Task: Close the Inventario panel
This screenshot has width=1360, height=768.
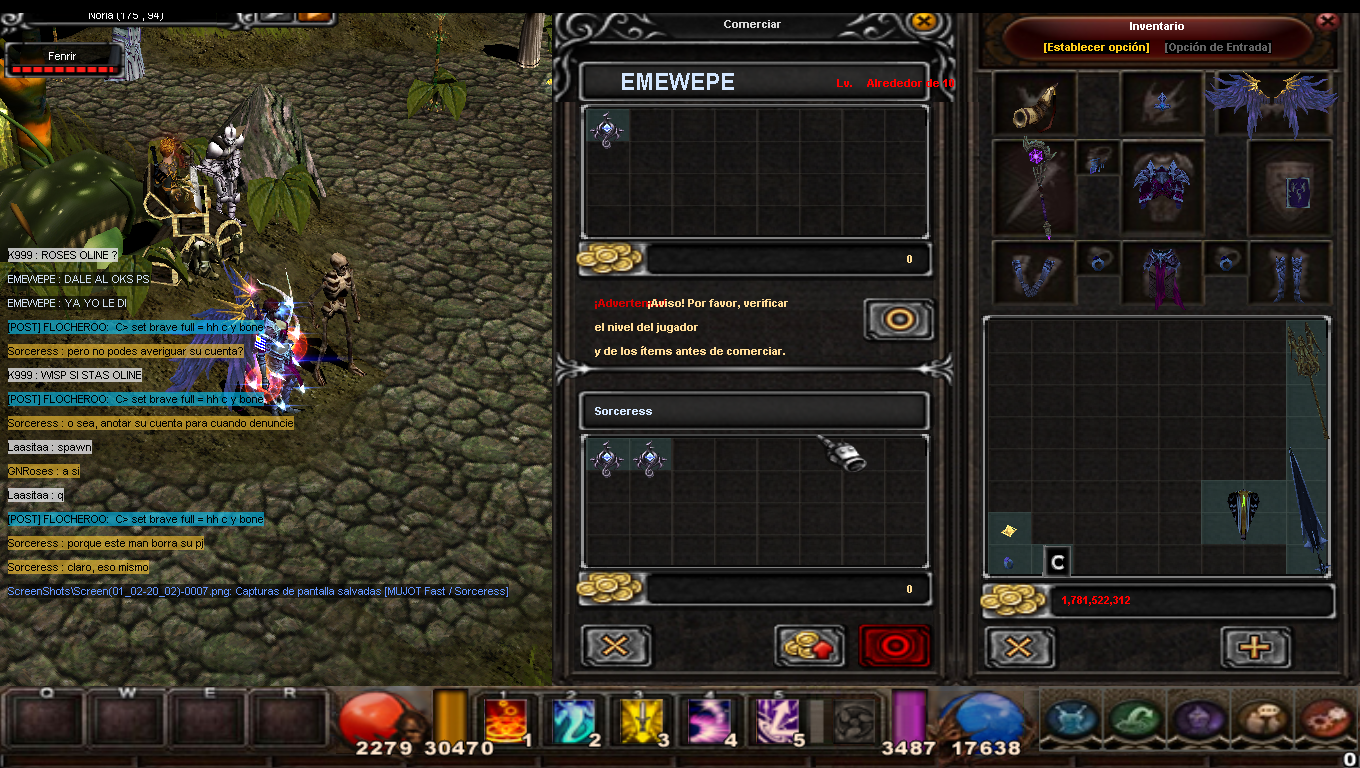Action: (1327, 20)
